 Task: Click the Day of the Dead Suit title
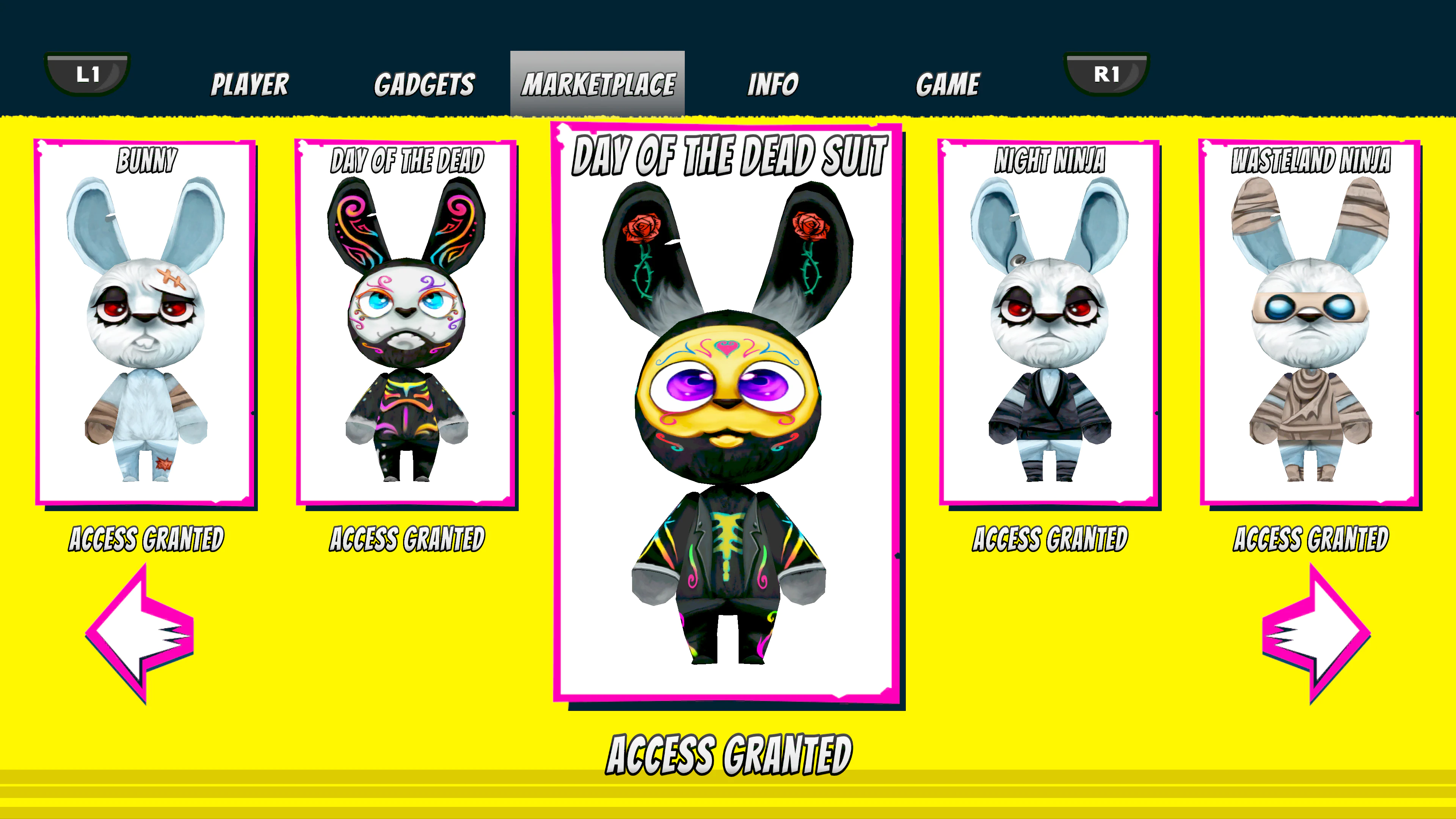[729, 156]
